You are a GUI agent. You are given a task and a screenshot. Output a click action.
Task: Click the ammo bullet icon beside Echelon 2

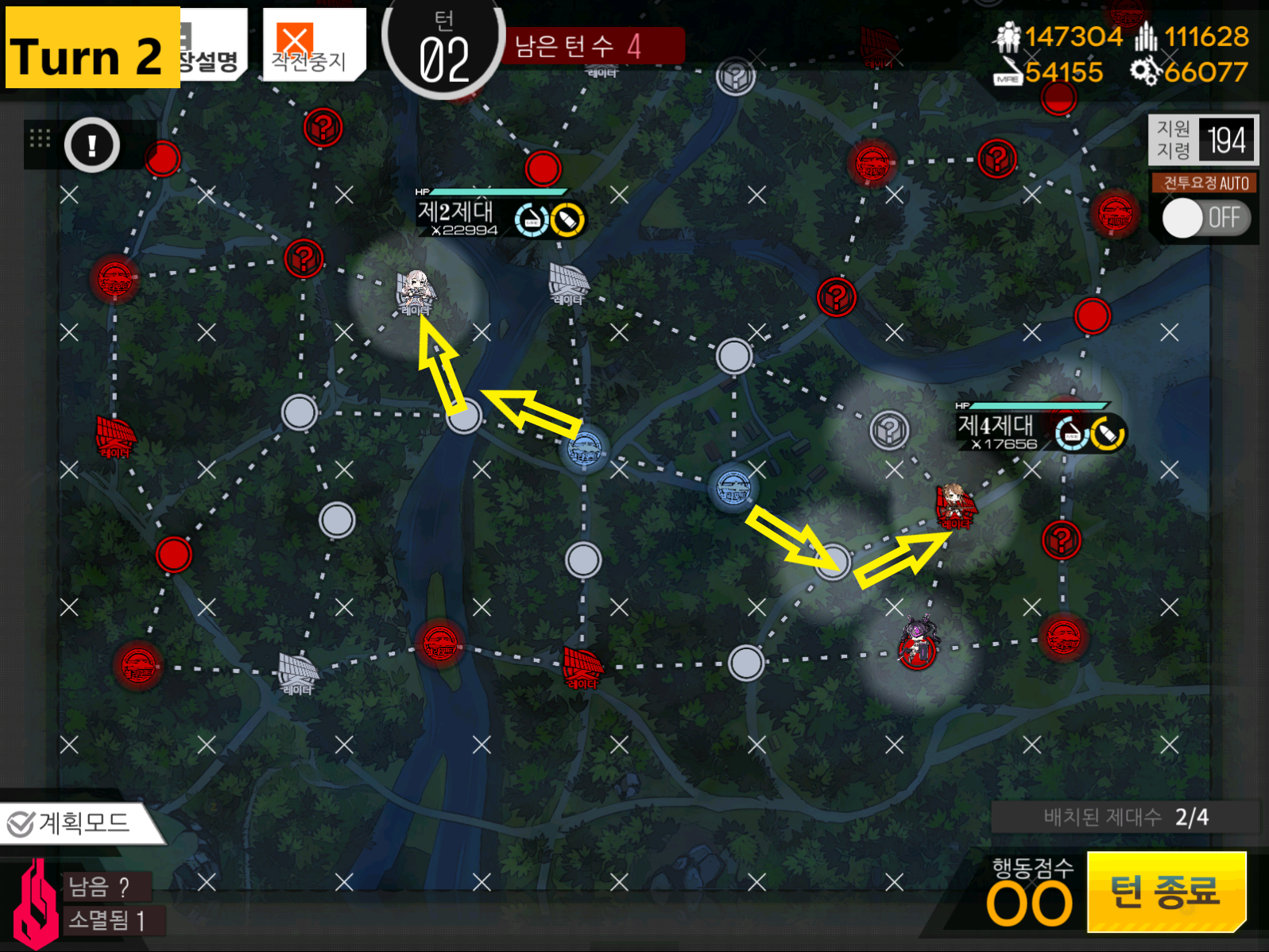pos(567,220)
